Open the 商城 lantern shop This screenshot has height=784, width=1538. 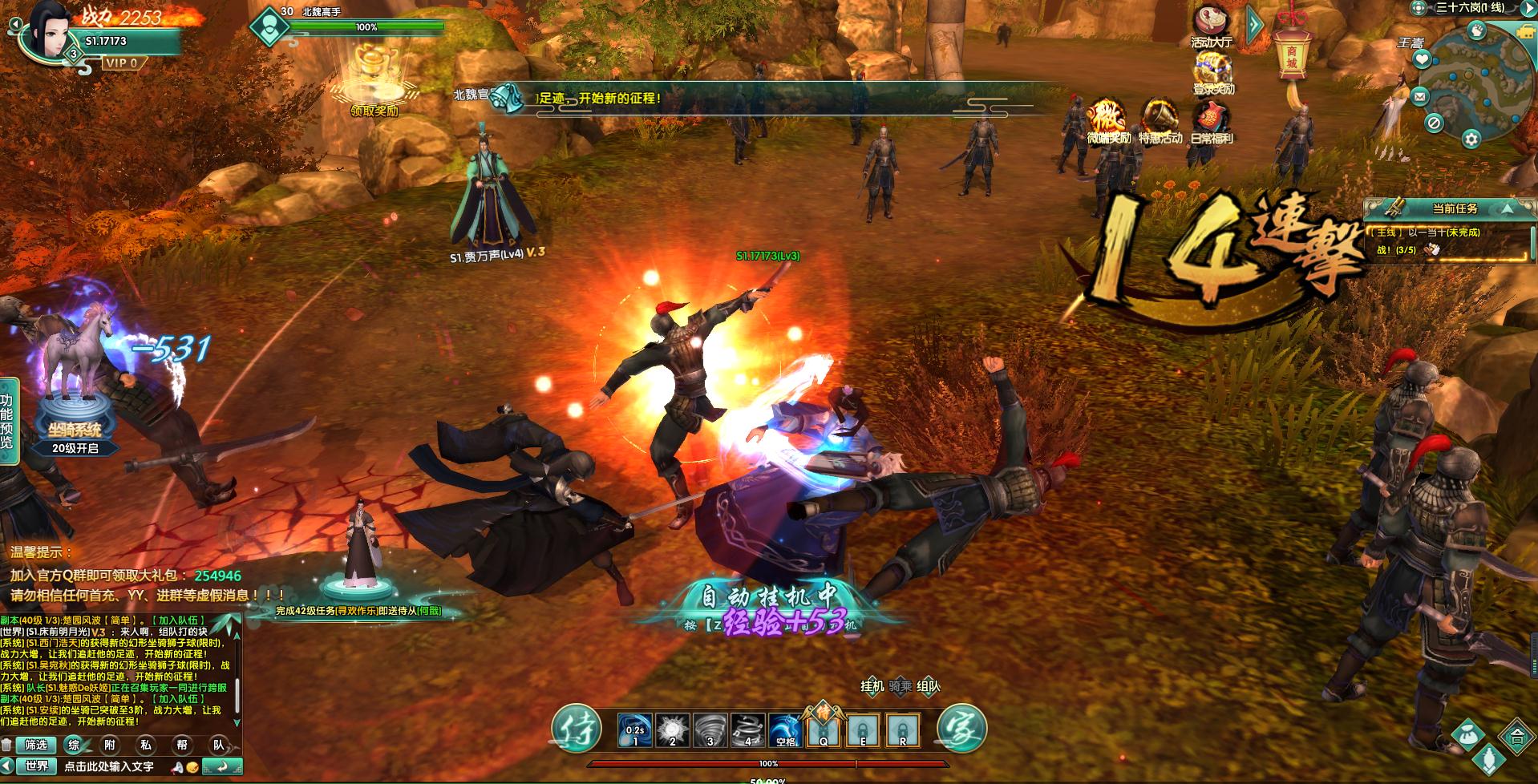coord(1292,51)
